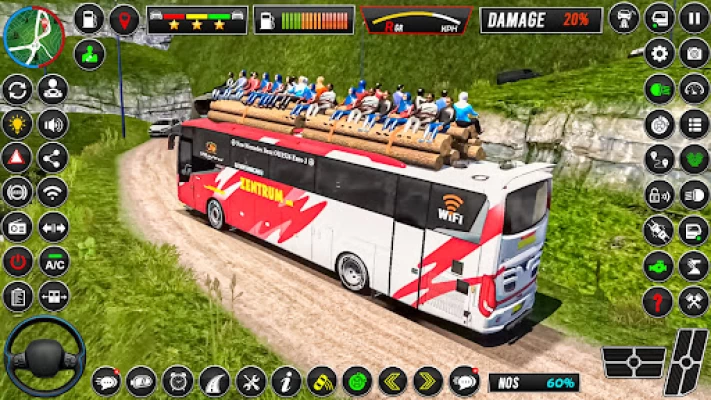Click the red question mark help button

[x=658, y=301]
